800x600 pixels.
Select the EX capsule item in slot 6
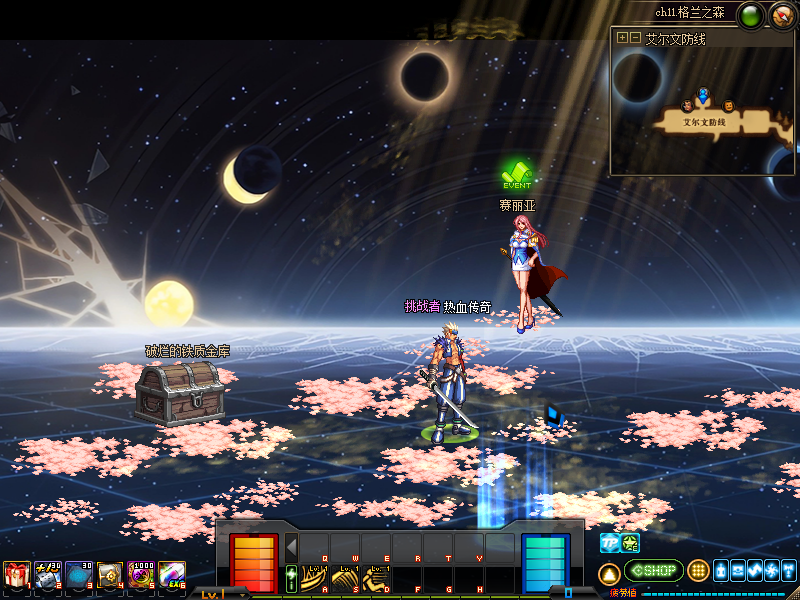pos(172,574)
